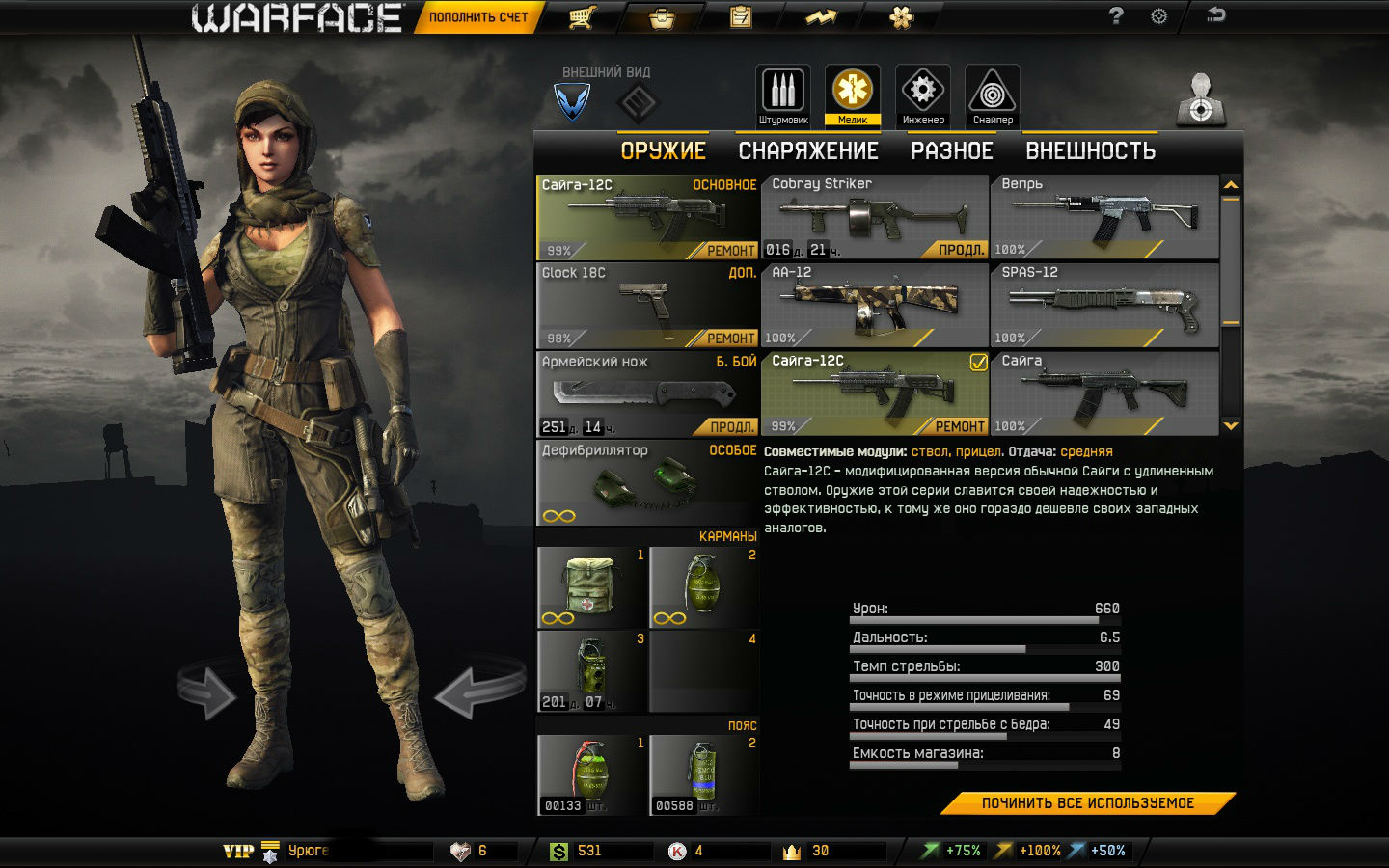Open the shop cart icon
This screenshot has height=868, width=1389.
pos(581,17)
